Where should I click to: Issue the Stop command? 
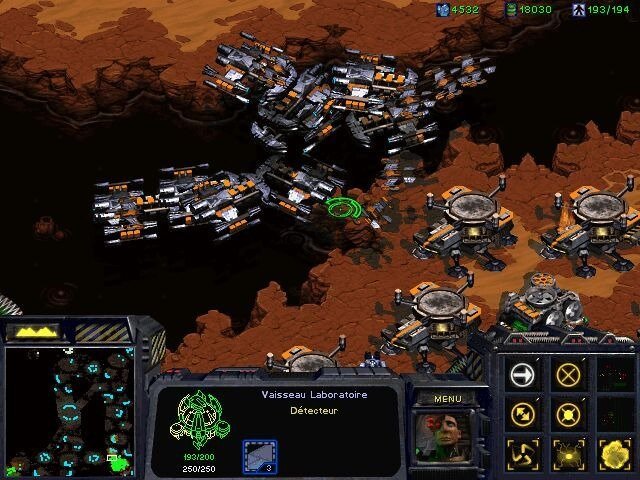[569, 374]
